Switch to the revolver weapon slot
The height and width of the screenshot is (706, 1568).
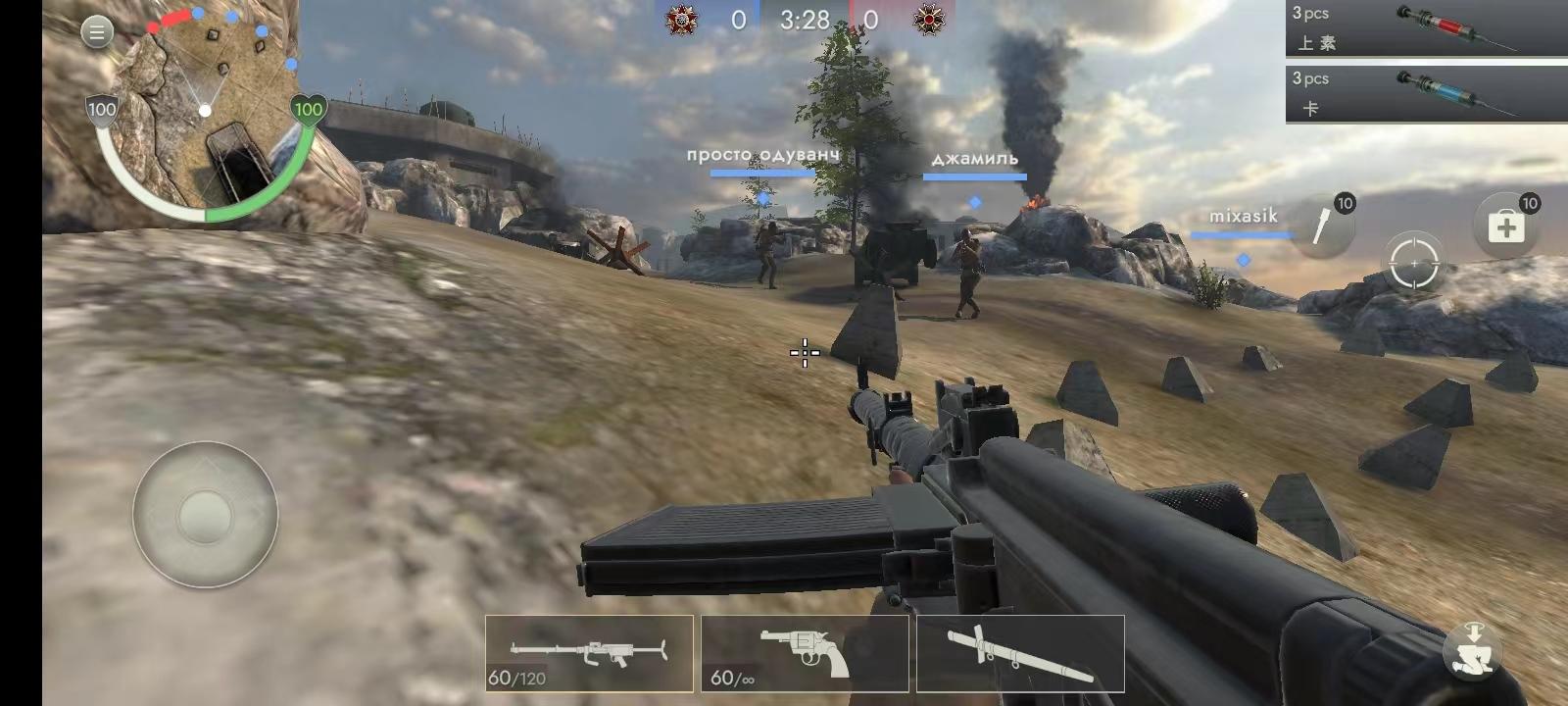point(805,653)
